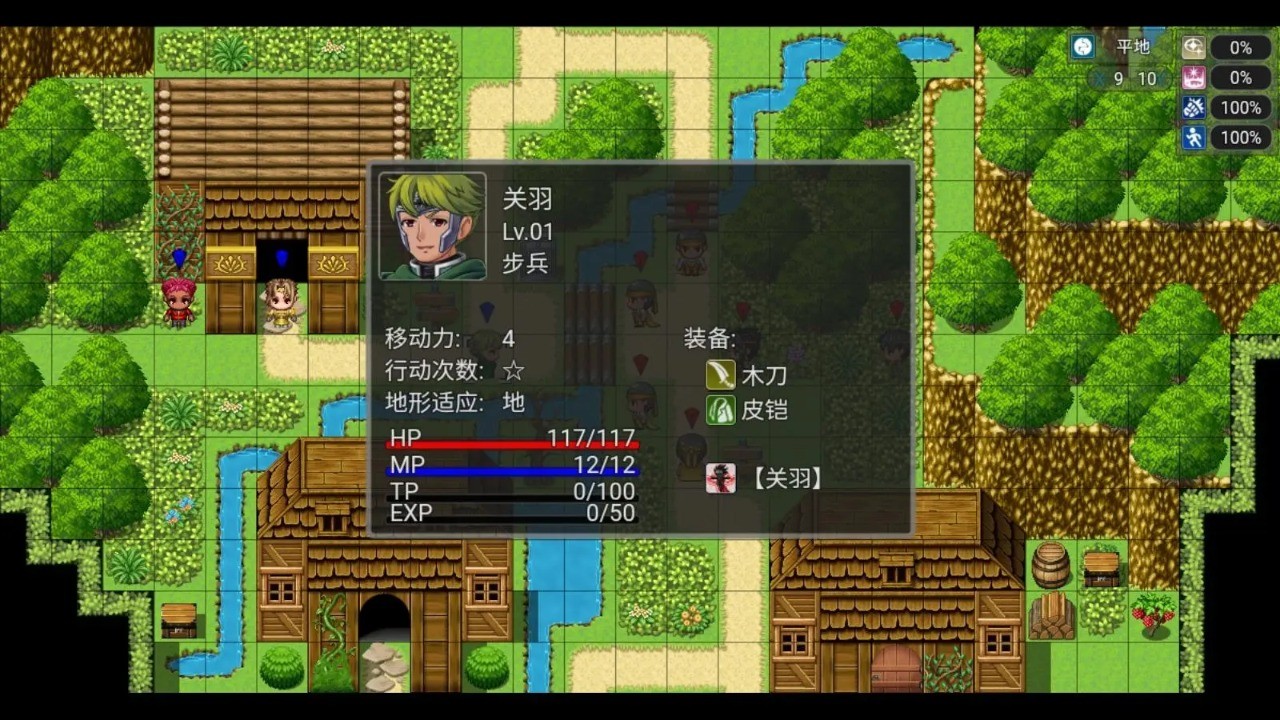The height and width of the screenshot is (720, 1280).
Task: Toggle the blue marker above Guan Yu
Action: (x=486, y=310)
